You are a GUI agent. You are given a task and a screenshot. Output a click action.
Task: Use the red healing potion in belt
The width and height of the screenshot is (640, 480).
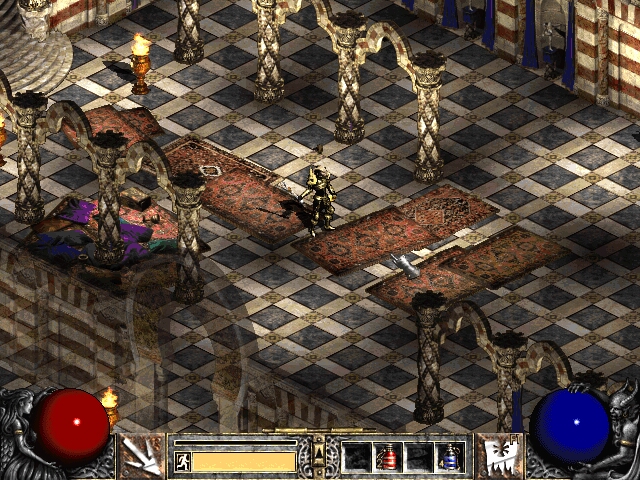(387, 457)
